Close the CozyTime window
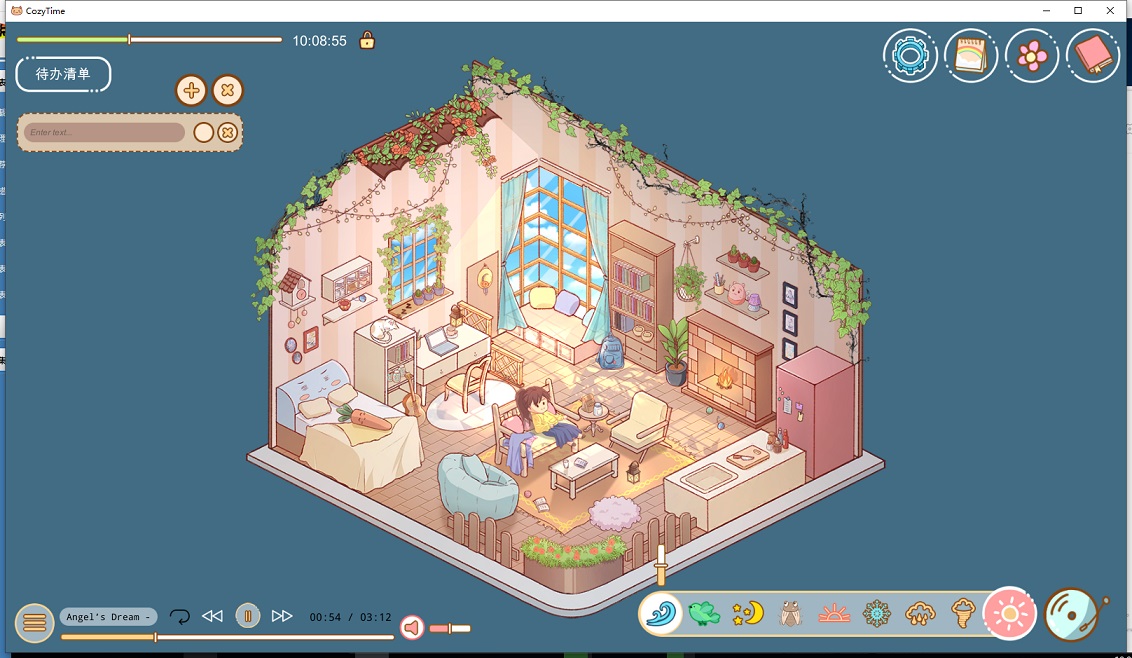 pyautogui.click(x=1110, y=10)
